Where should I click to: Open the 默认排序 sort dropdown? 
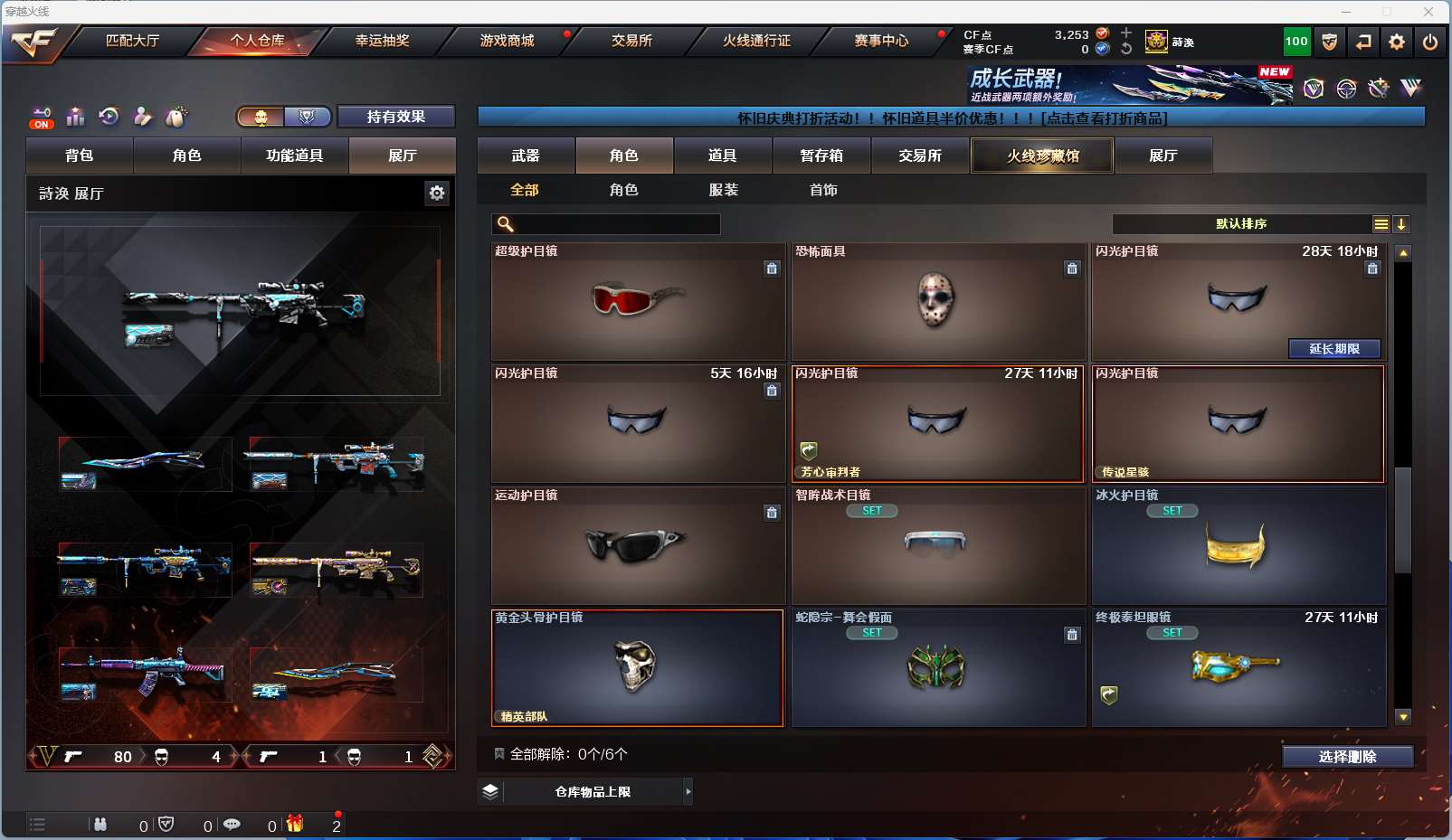pos(1241,224)
